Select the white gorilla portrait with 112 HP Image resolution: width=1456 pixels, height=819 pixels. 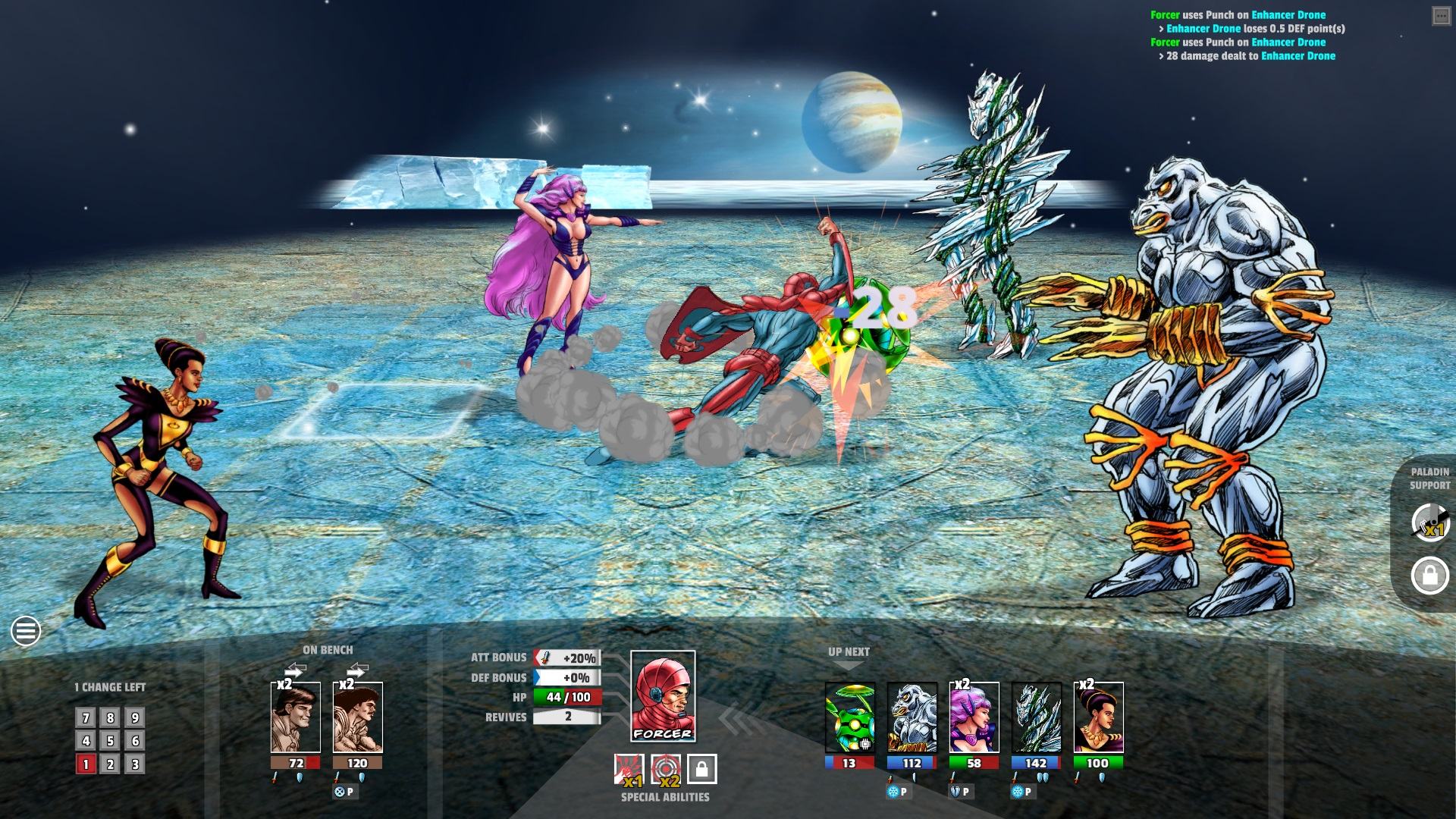click(912, 717)
